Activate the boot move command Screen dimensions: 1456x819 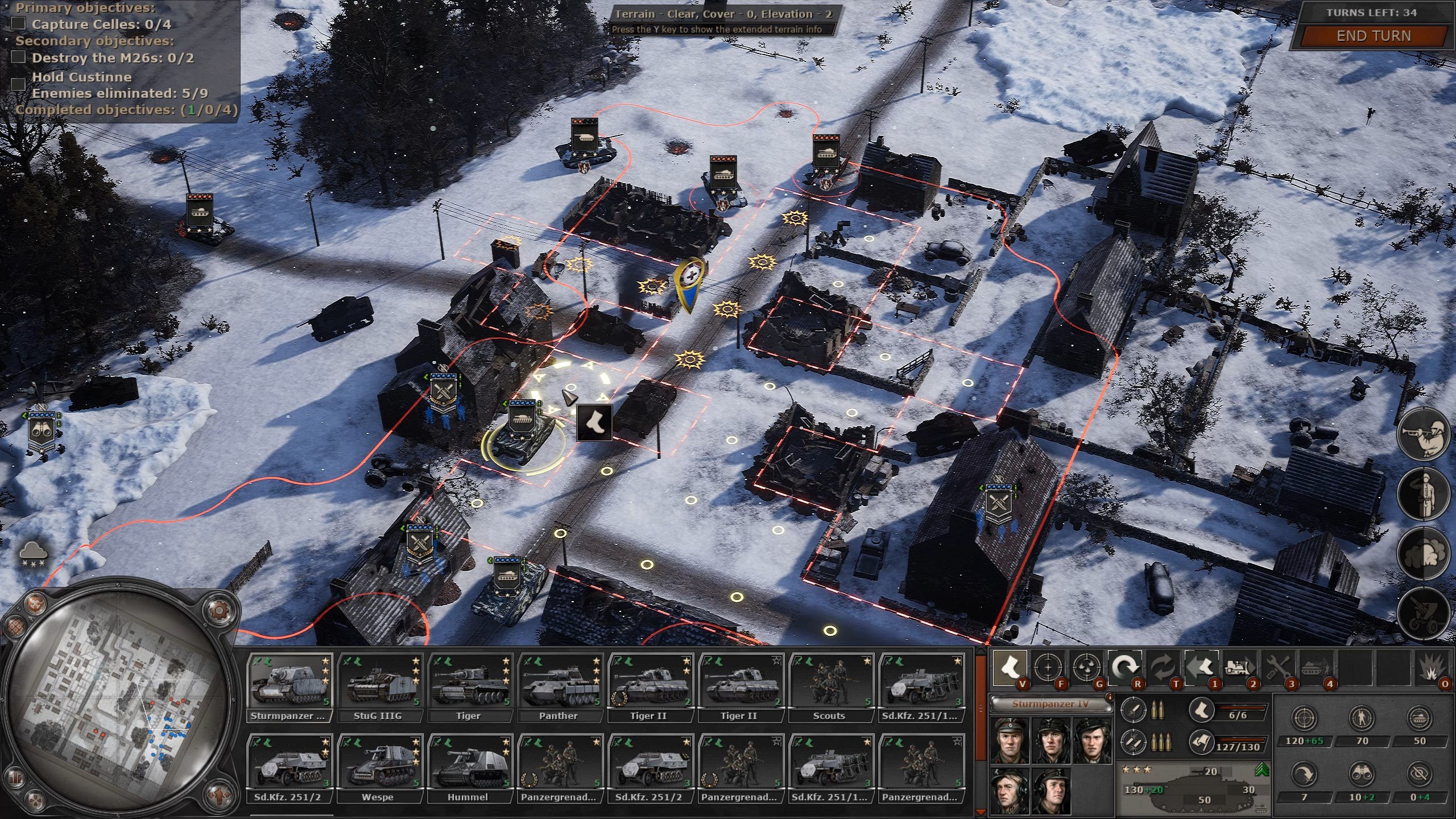pos(1010,667)
